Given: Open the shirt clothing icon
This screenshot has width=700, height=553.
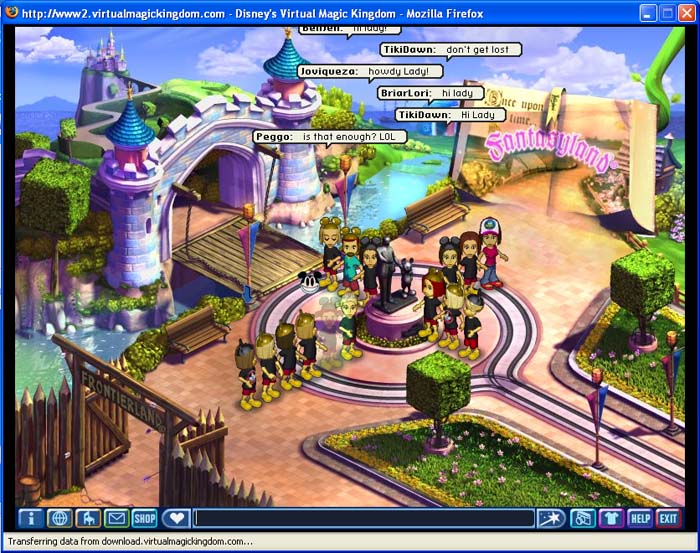Looking at the screenshot, I should [x=611, y=518].
